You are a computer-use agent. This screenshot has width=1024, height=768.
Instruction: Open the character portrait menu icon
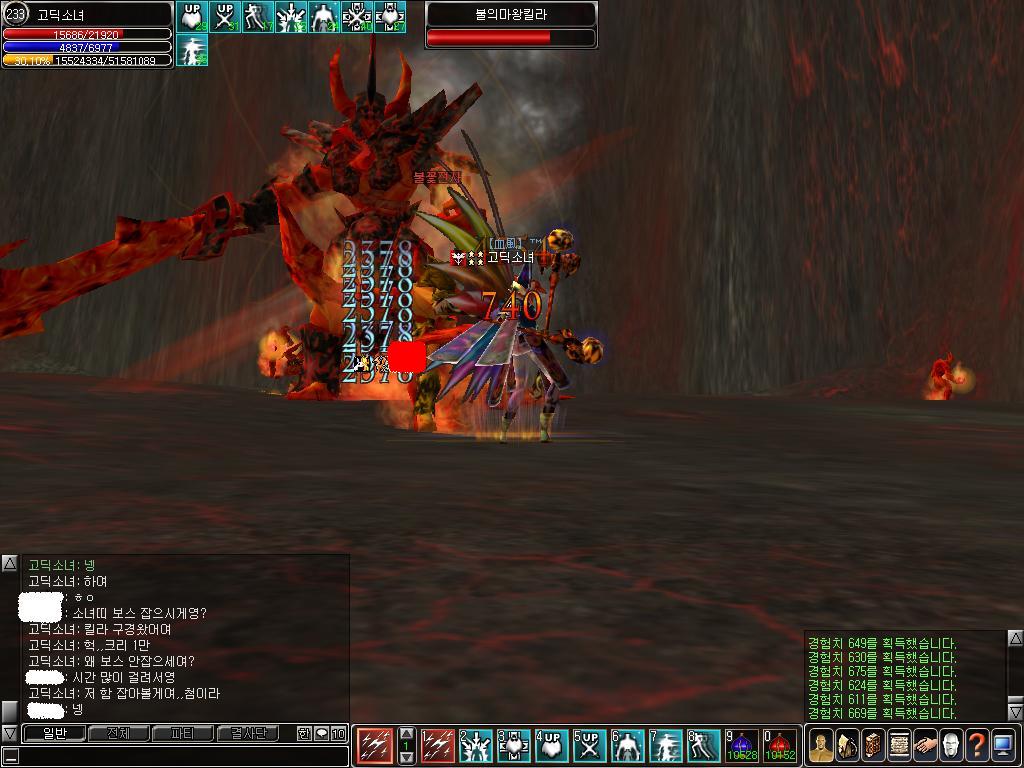click(821, 745)
